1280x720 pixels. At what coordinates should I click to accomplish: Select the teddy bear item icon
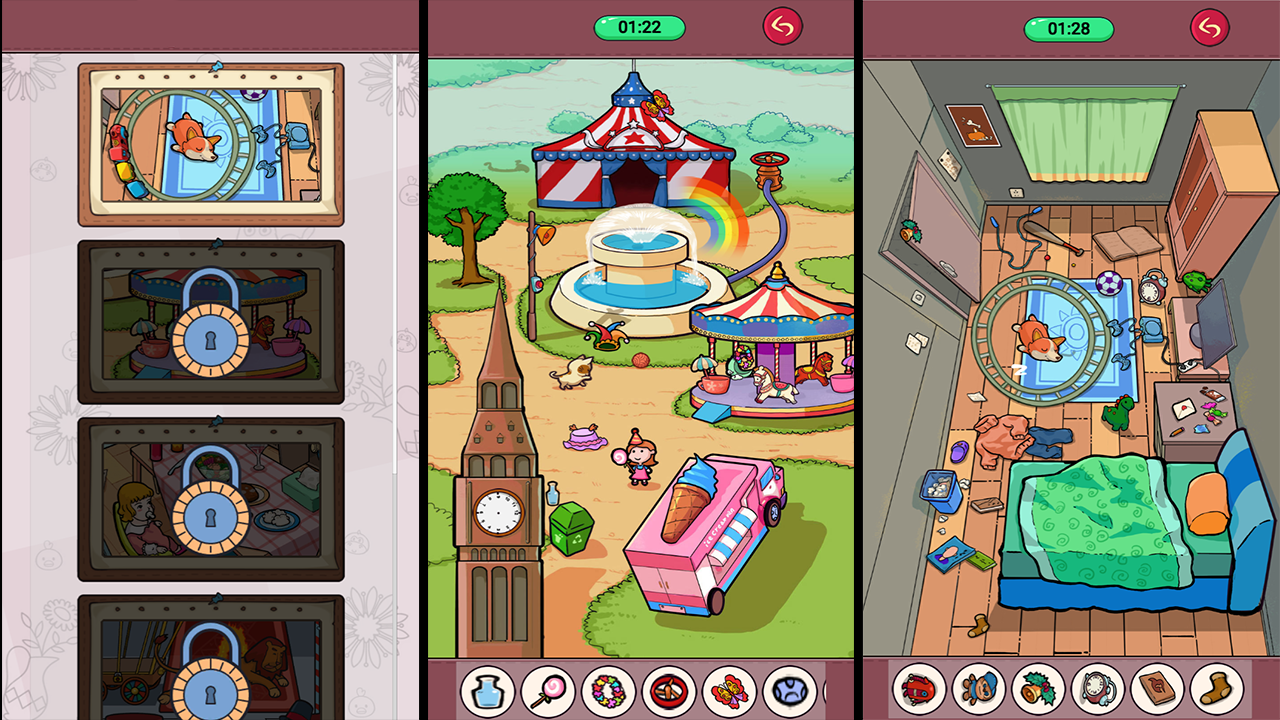tap(977, 690)
